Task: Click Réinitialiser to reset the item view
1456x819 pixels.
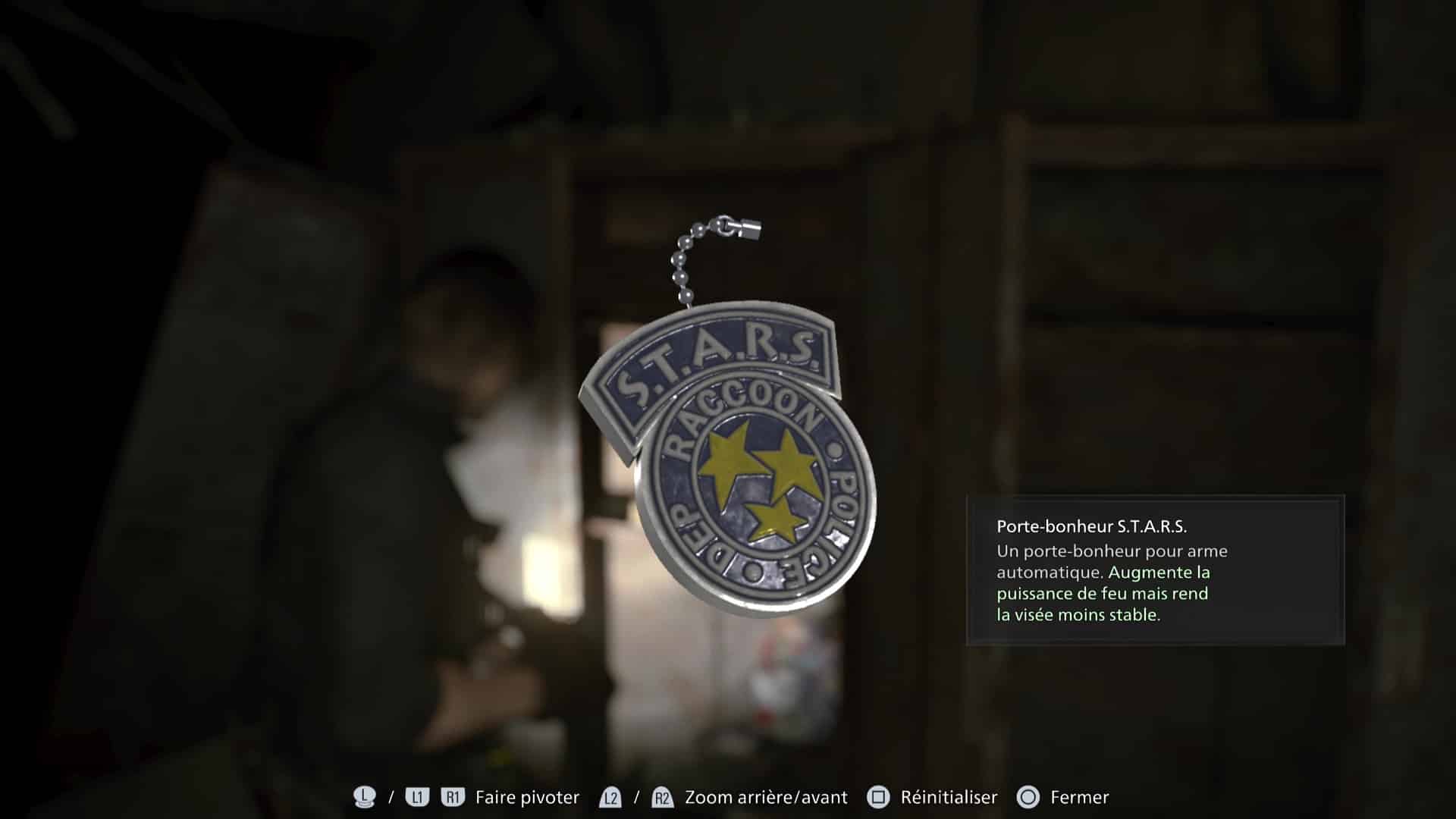Action: pos(949,796)
